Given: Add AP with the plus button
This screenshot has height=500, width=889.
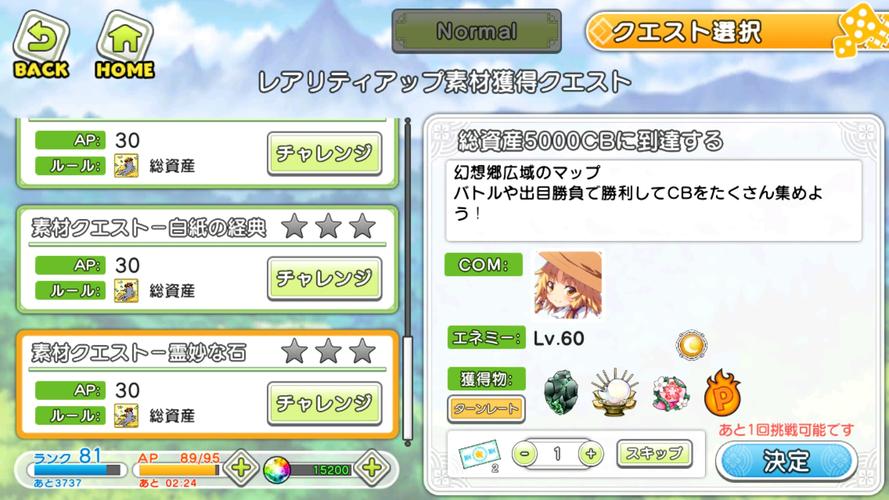Looking at the screenshot, I should [240, 466].
